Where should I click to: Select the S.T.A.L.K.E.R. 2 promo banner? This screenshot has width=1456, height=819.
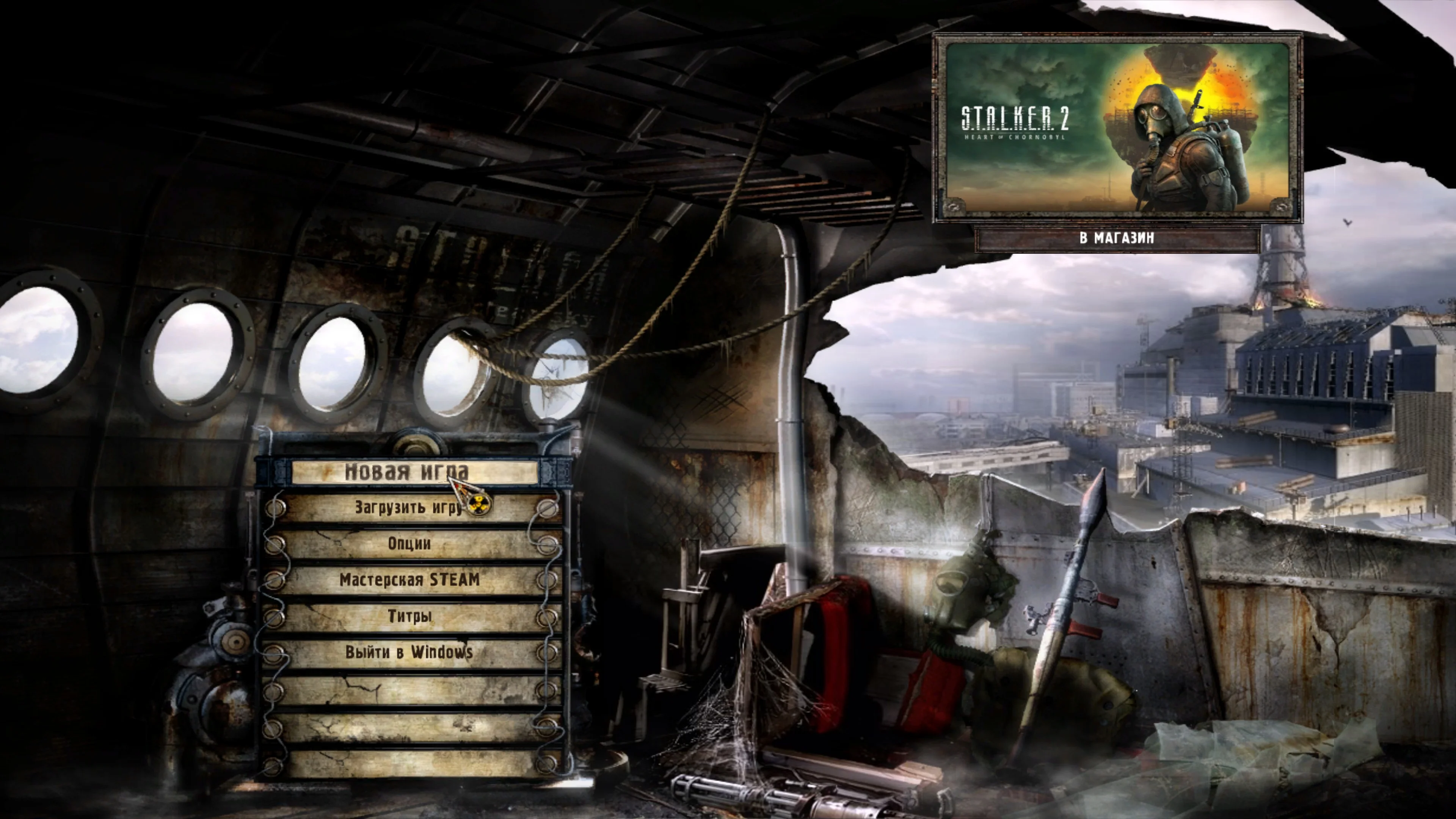1117,127
